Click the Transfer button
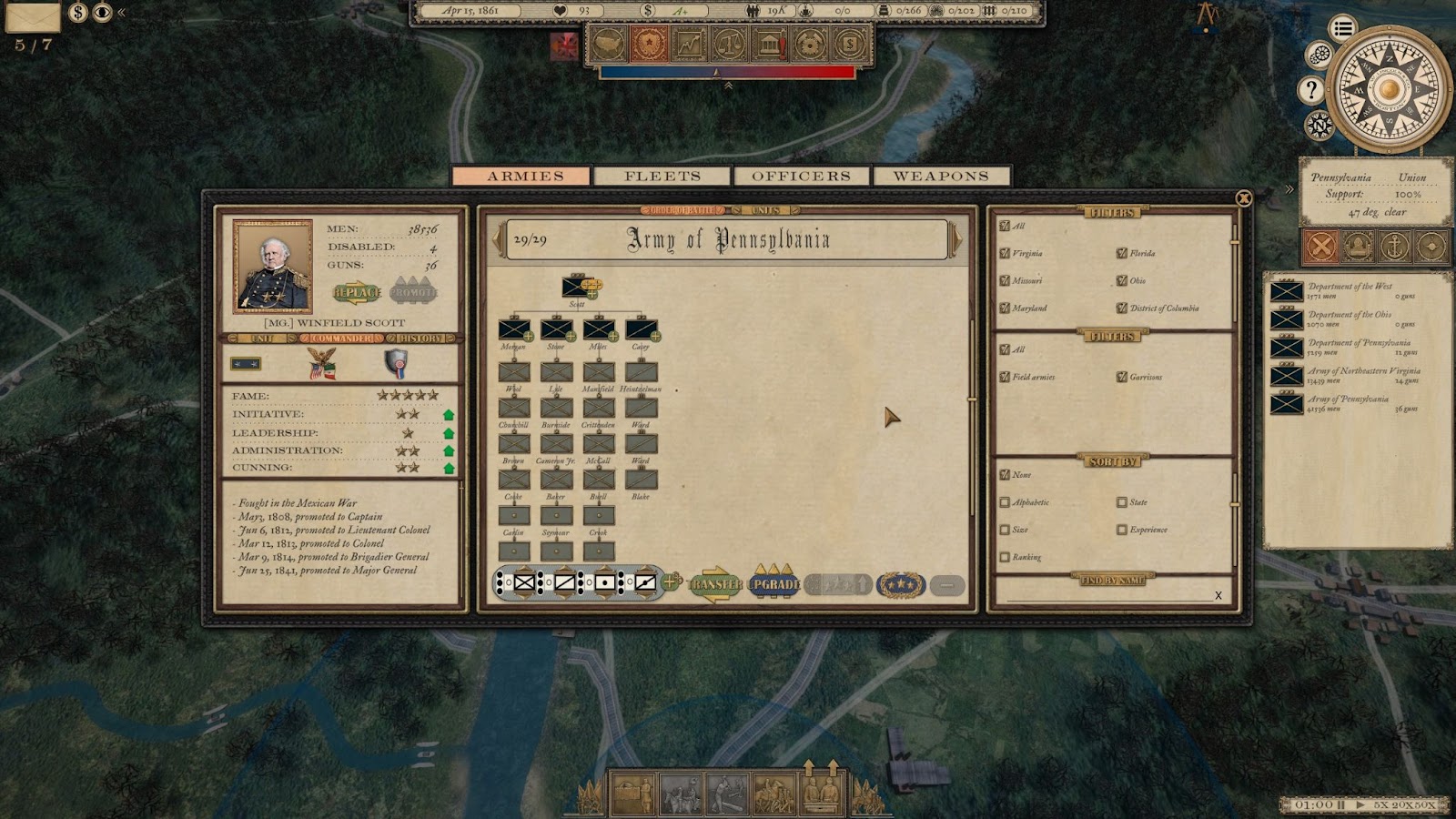The height and width of the screenshot is (819, 1456). pos(715,584)
